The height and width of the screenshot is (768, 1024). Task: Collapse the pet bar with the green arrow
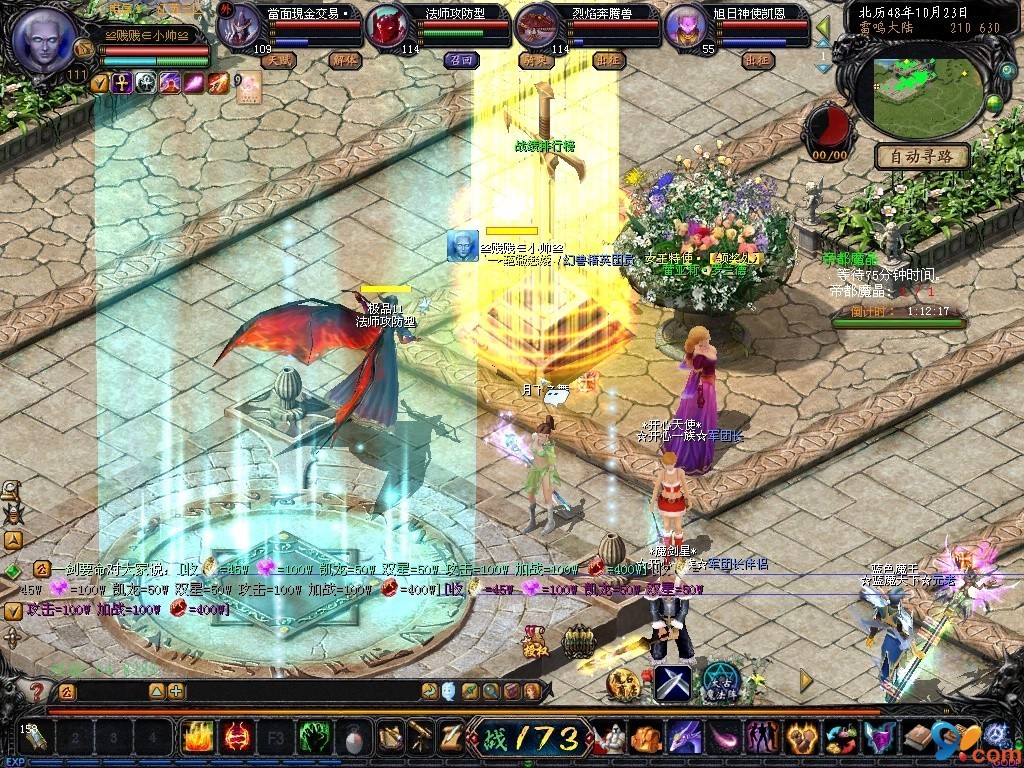tap(823, 27)
